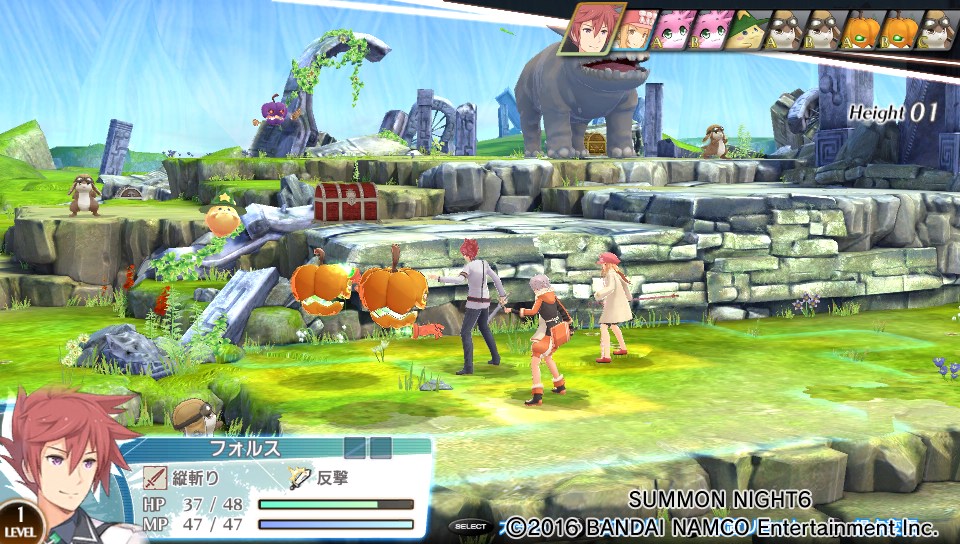Select the green-hat creature turn portrait

click(749, 31)
